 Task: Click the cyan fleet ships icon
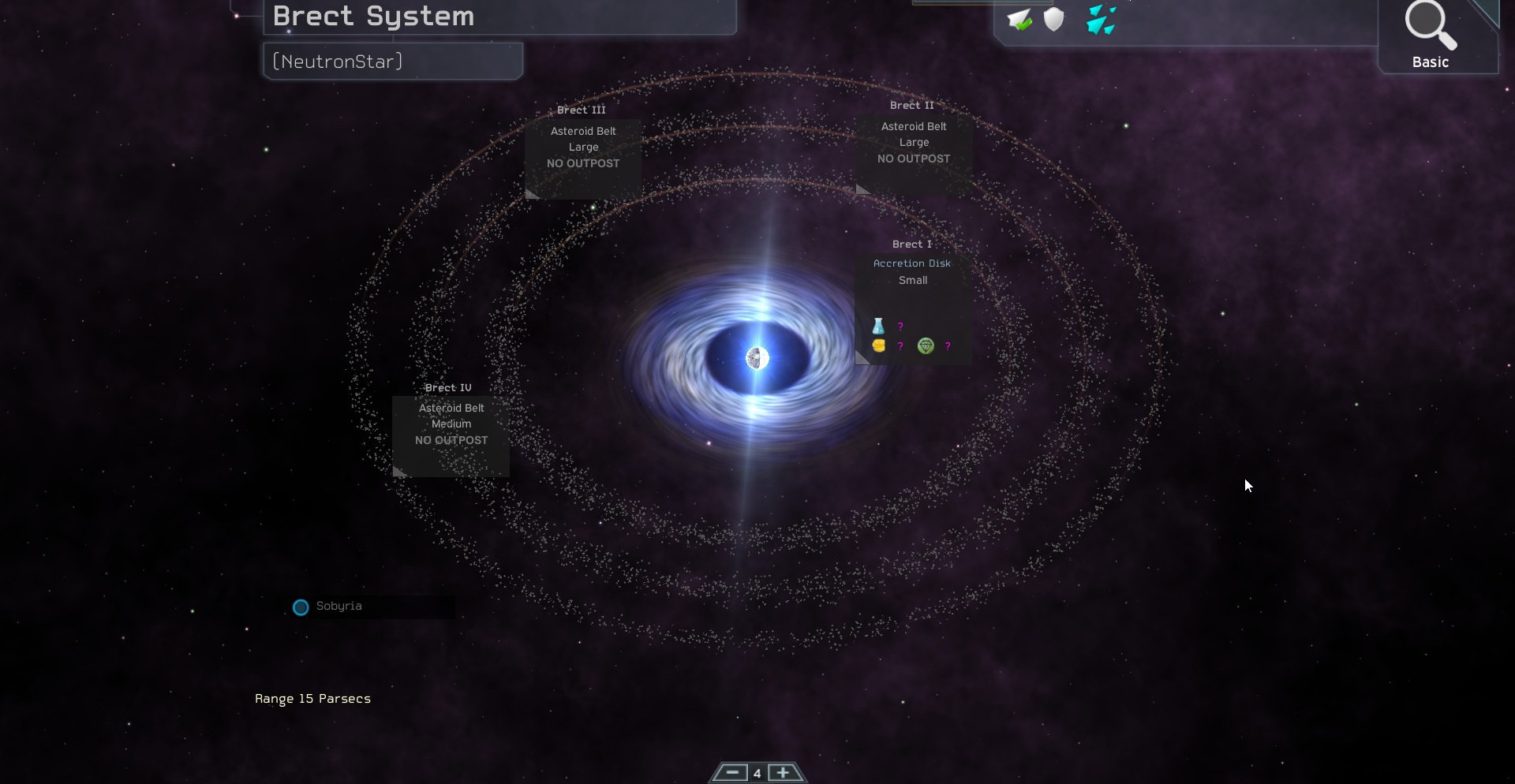click(x=1101, y=21)
